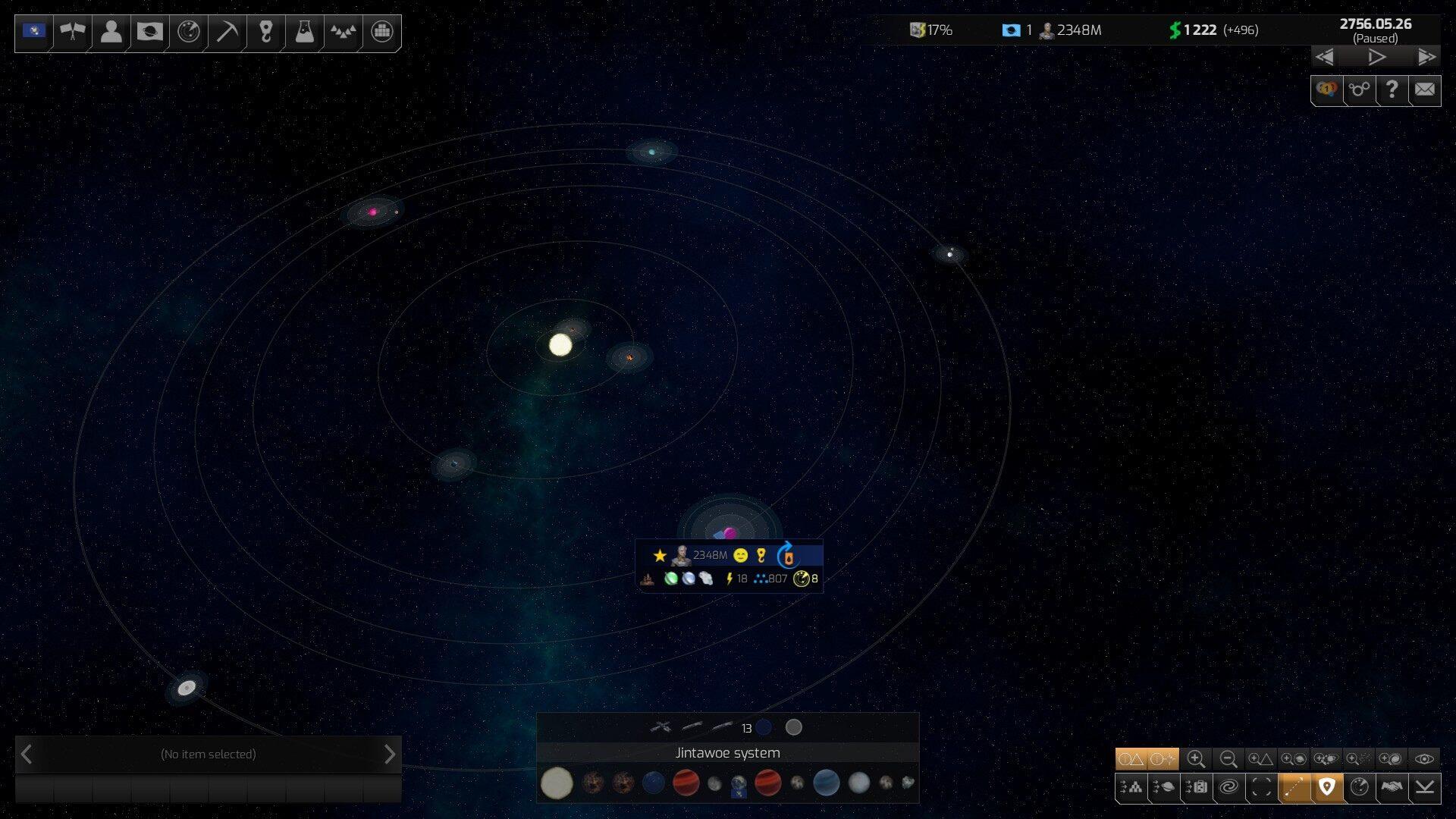Increase game speed with fast-forward arrow
The width and height of the screenshot is (1456, 819).
(1426, 57)
